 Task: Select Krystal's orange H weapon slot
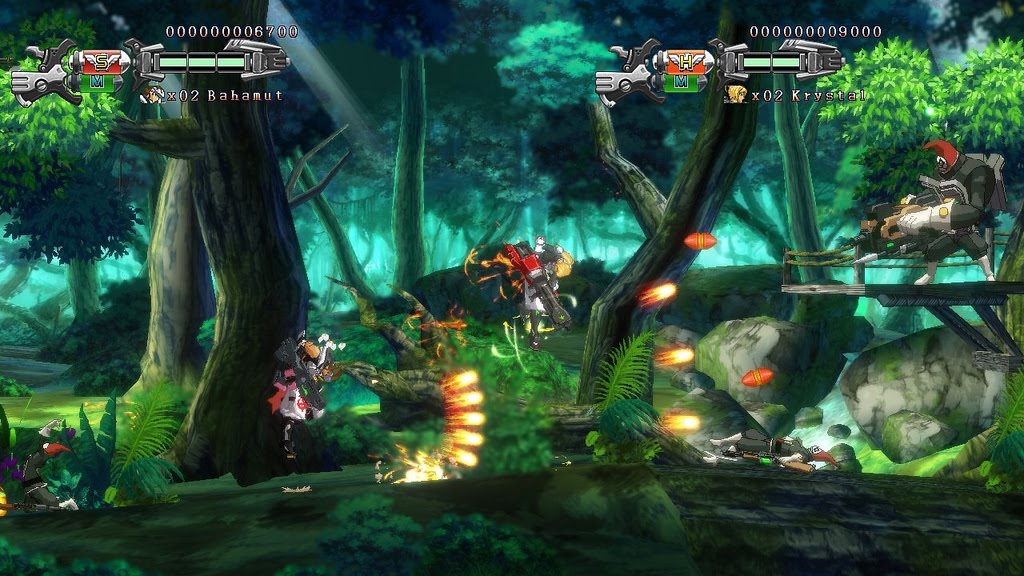tap(684, 61)
